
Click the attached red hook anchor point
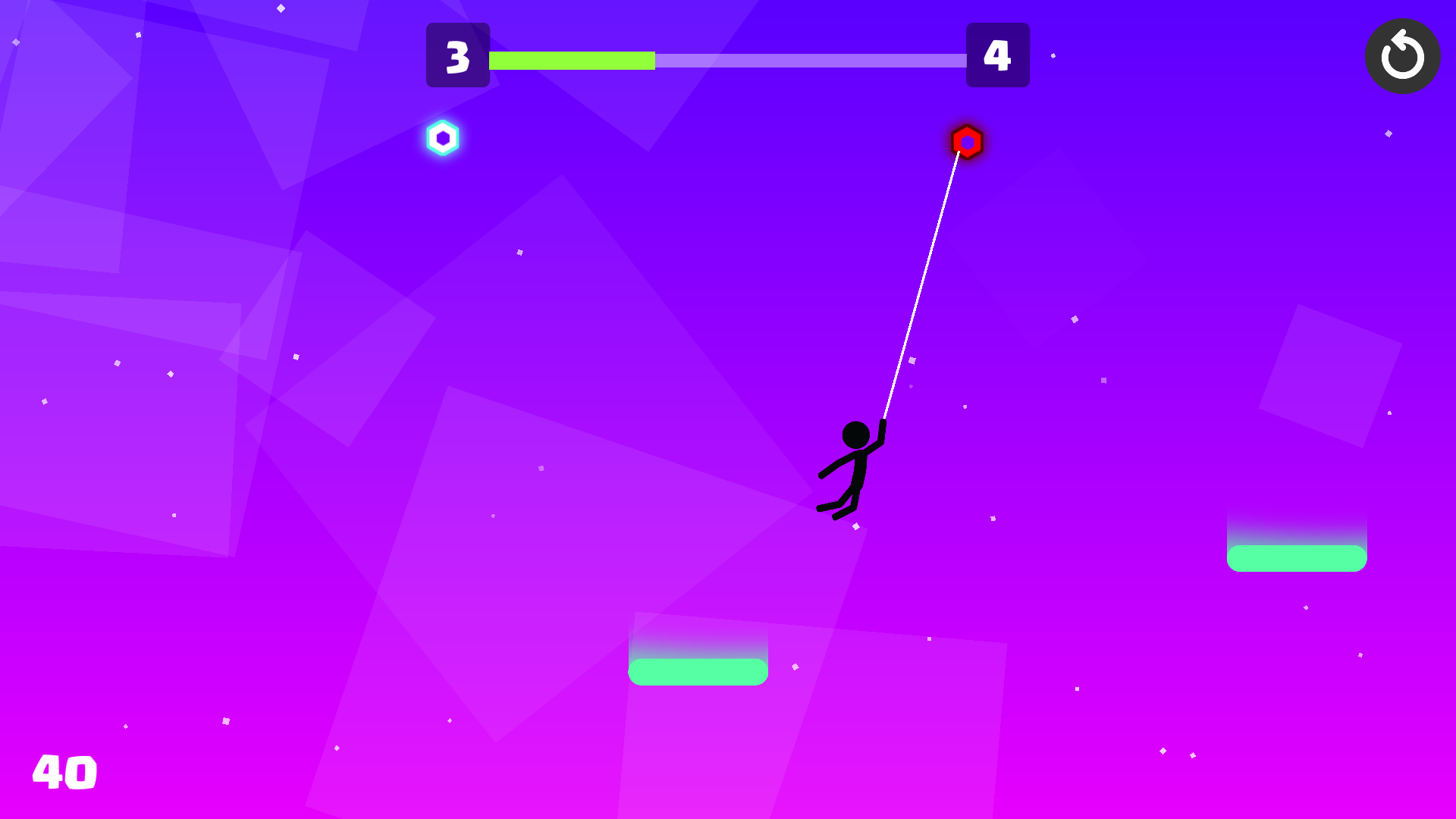pyautogui.click(x=968, y=142)
